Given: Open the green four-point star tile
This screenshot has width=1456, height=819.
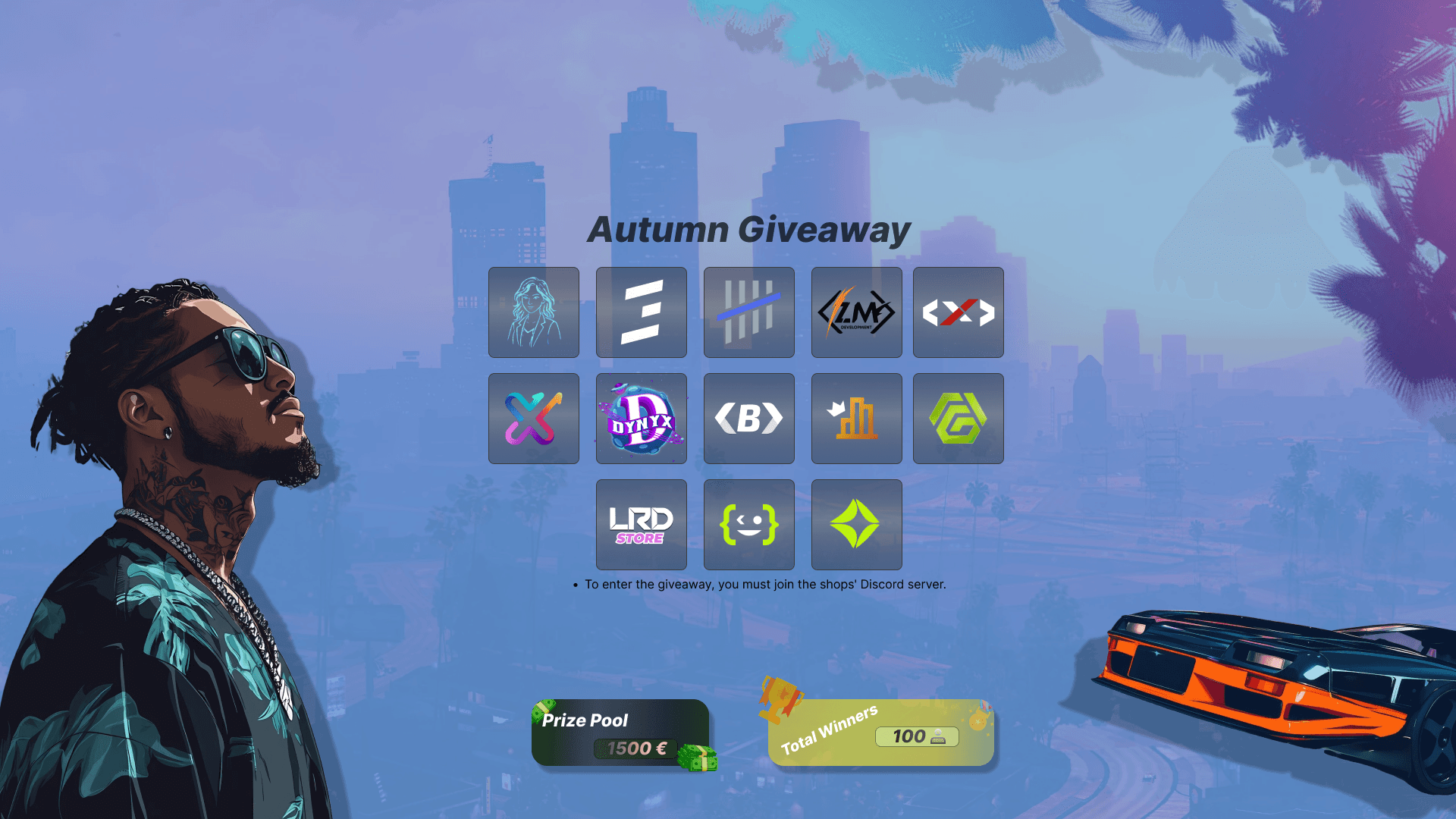Looking at the screenshot, I should coord(857,525).
